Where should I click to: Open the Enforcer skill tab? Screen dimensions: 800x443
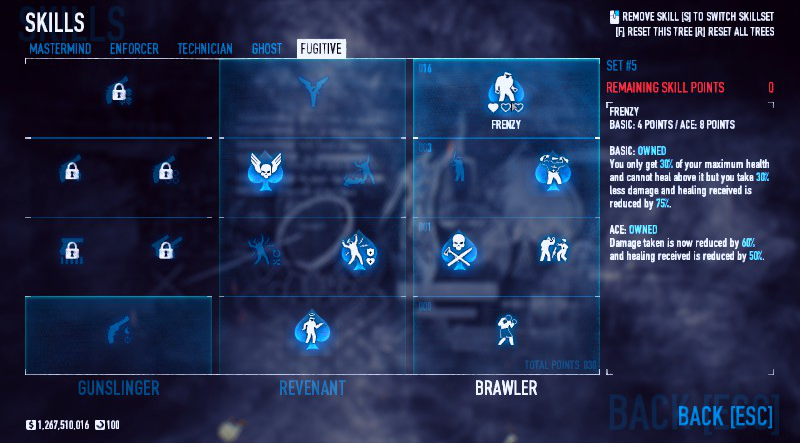pyautogui.click(x=134, y=48)
